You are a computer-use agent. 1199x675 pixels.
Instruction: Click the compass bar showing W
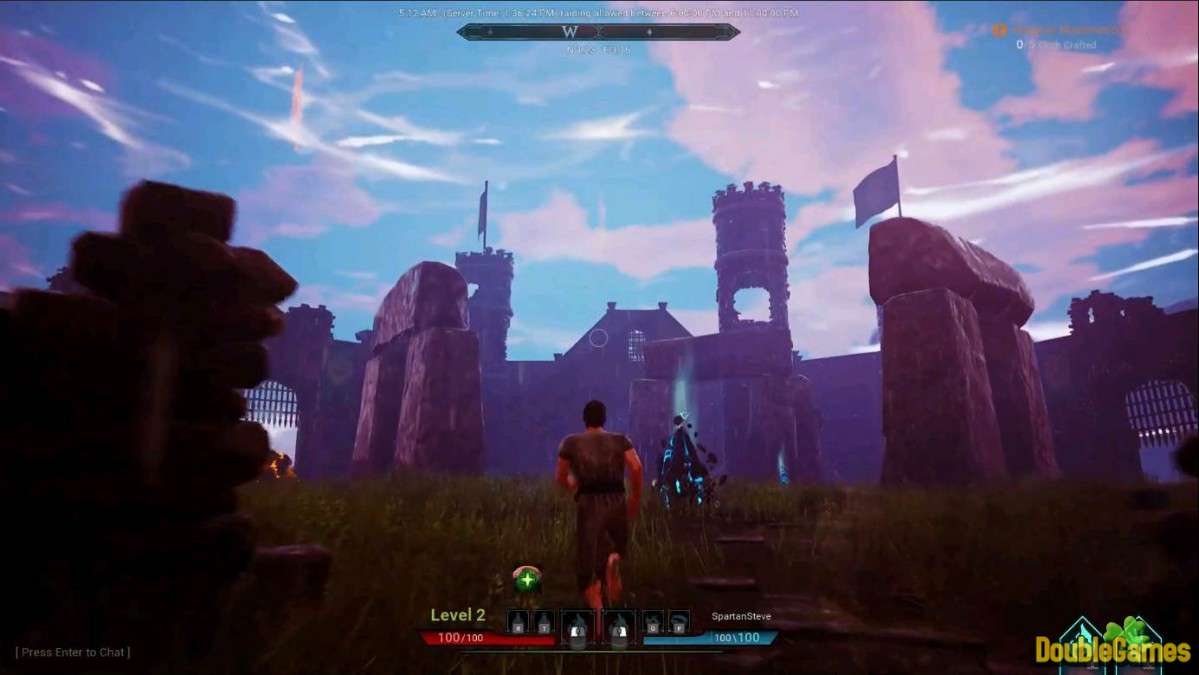598,32
